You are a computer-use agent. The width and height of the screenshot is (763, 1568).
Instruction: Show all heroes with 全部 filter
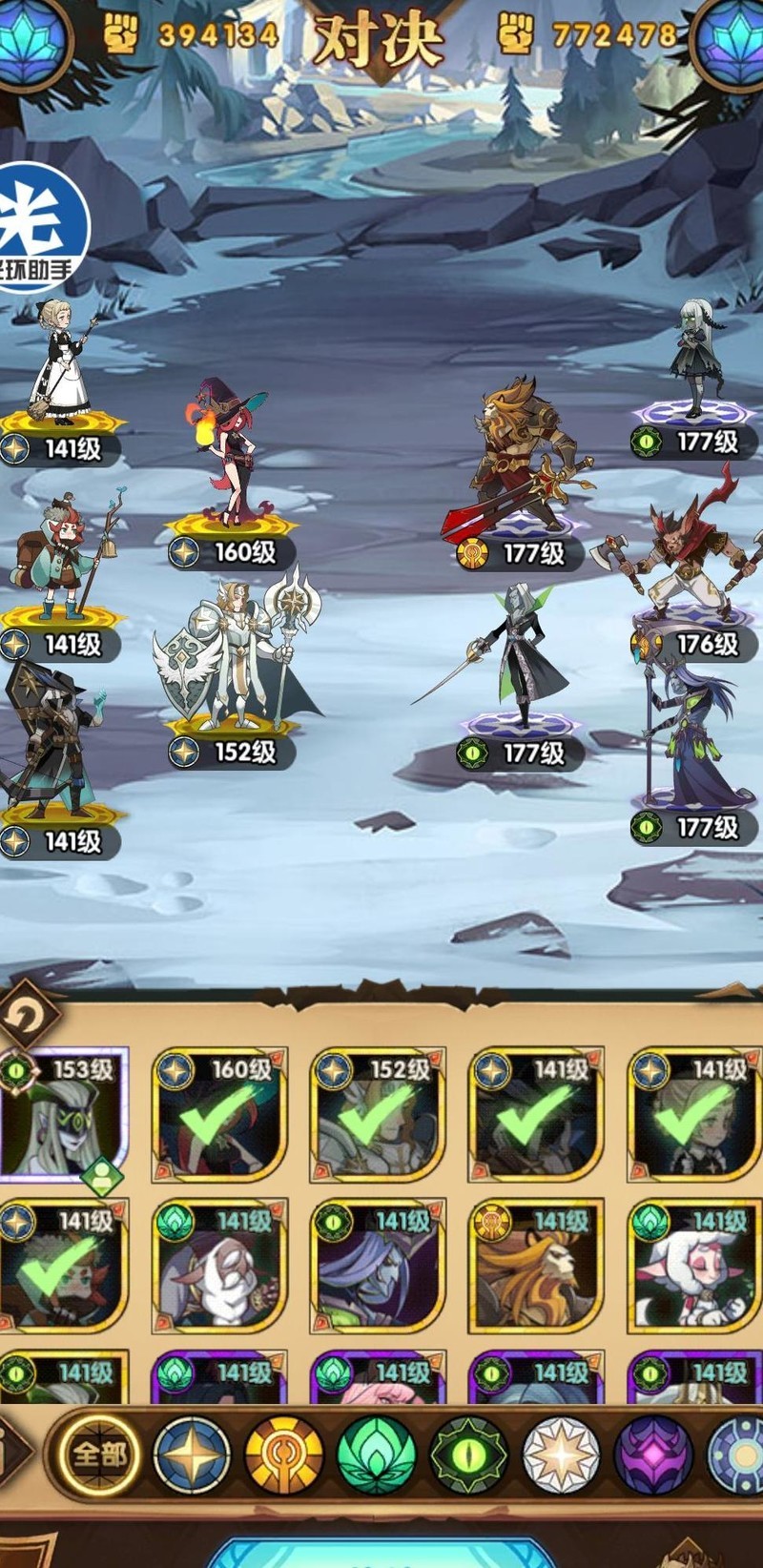tap(98, 1455)
